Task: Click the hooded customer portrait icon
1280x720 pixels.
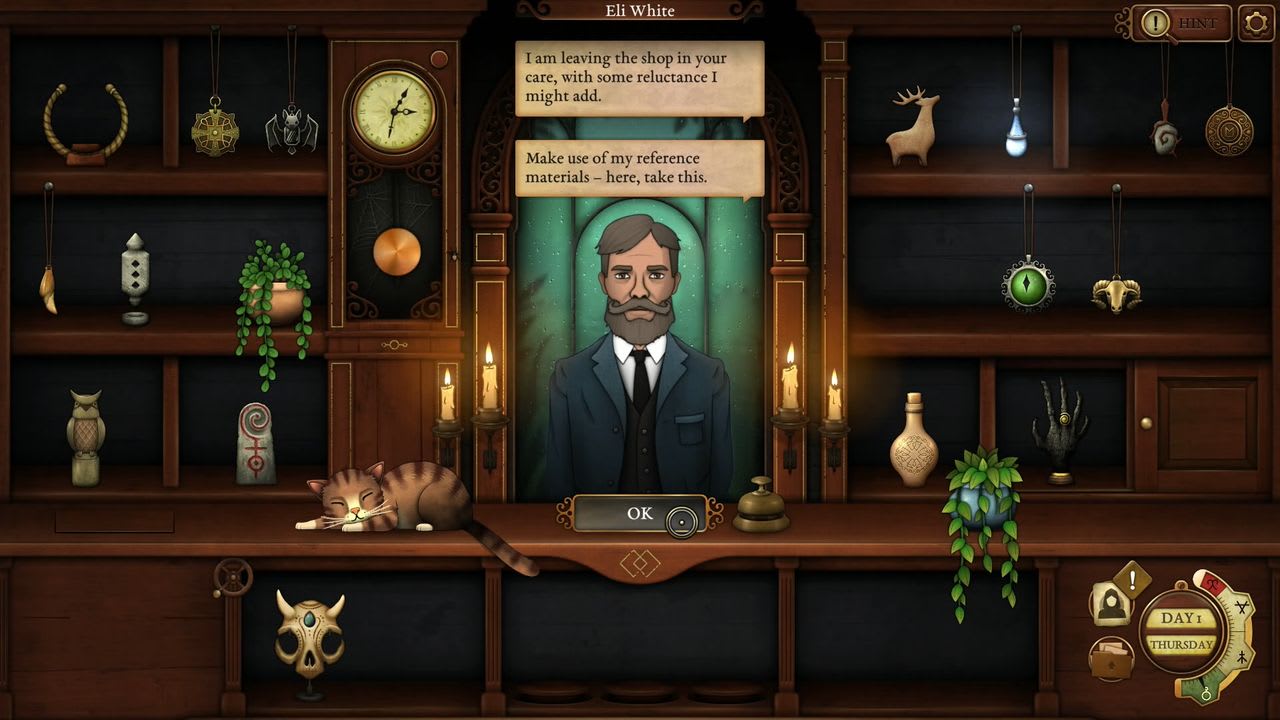Action: [x=1110, y=602]
